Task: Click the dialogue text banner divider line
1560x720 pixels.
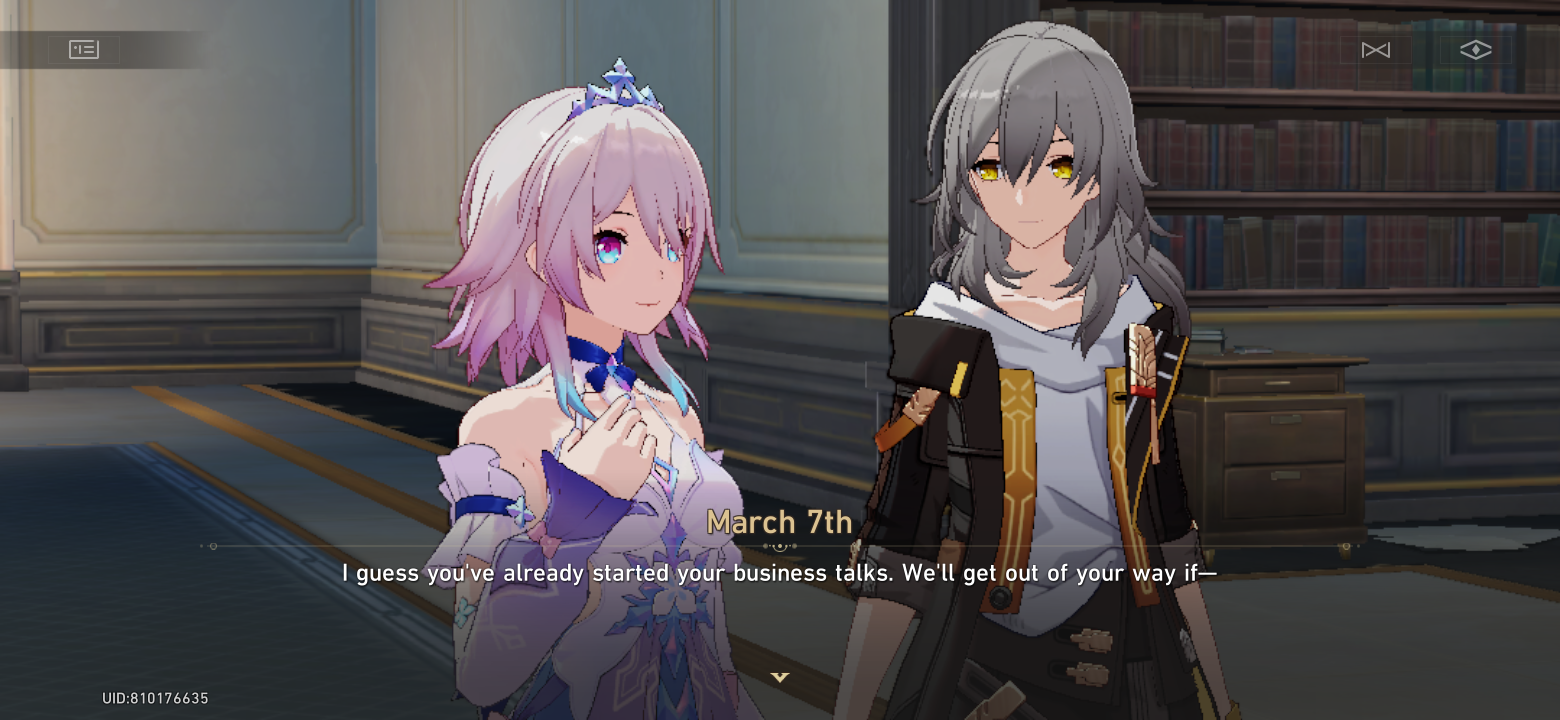Action: click(779, 547)
